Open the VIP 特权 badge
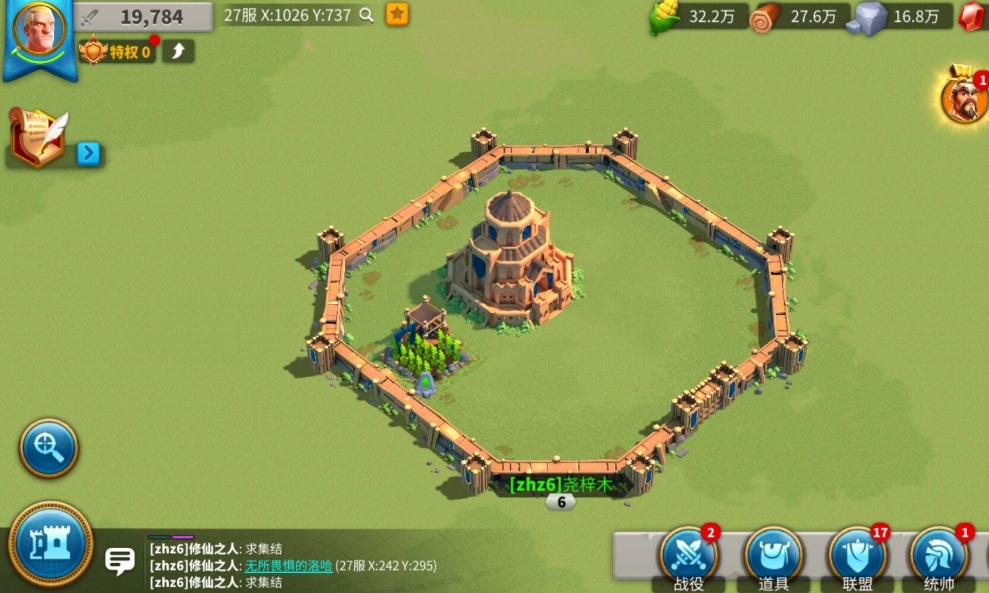The height and width of the screenshot is (593, 989). 118,51
